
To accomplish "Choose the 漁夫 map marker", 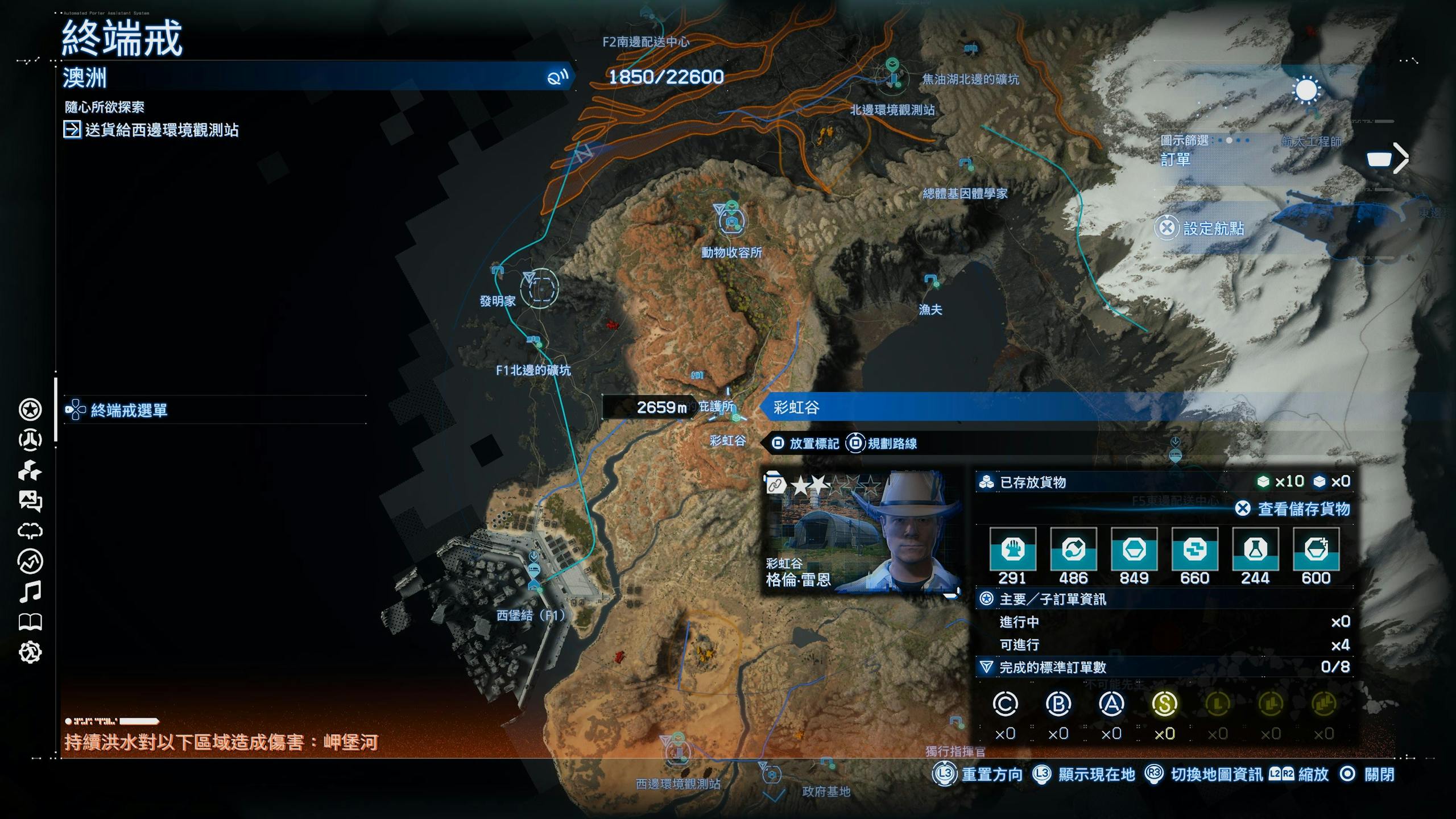I will tap(931, 280).
